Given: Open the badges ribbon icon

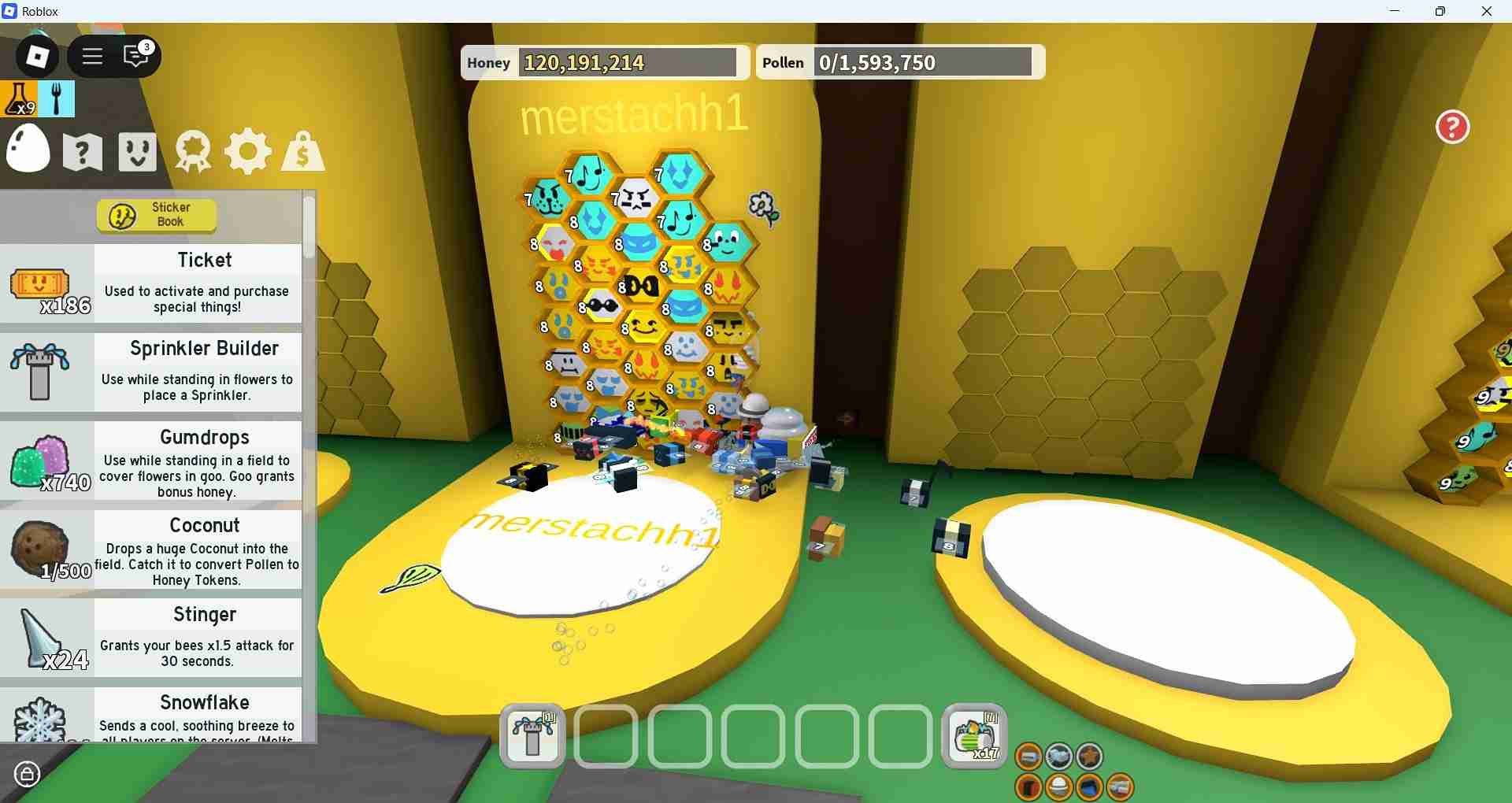Looking at the screenshot, I should tap(191, 151).
